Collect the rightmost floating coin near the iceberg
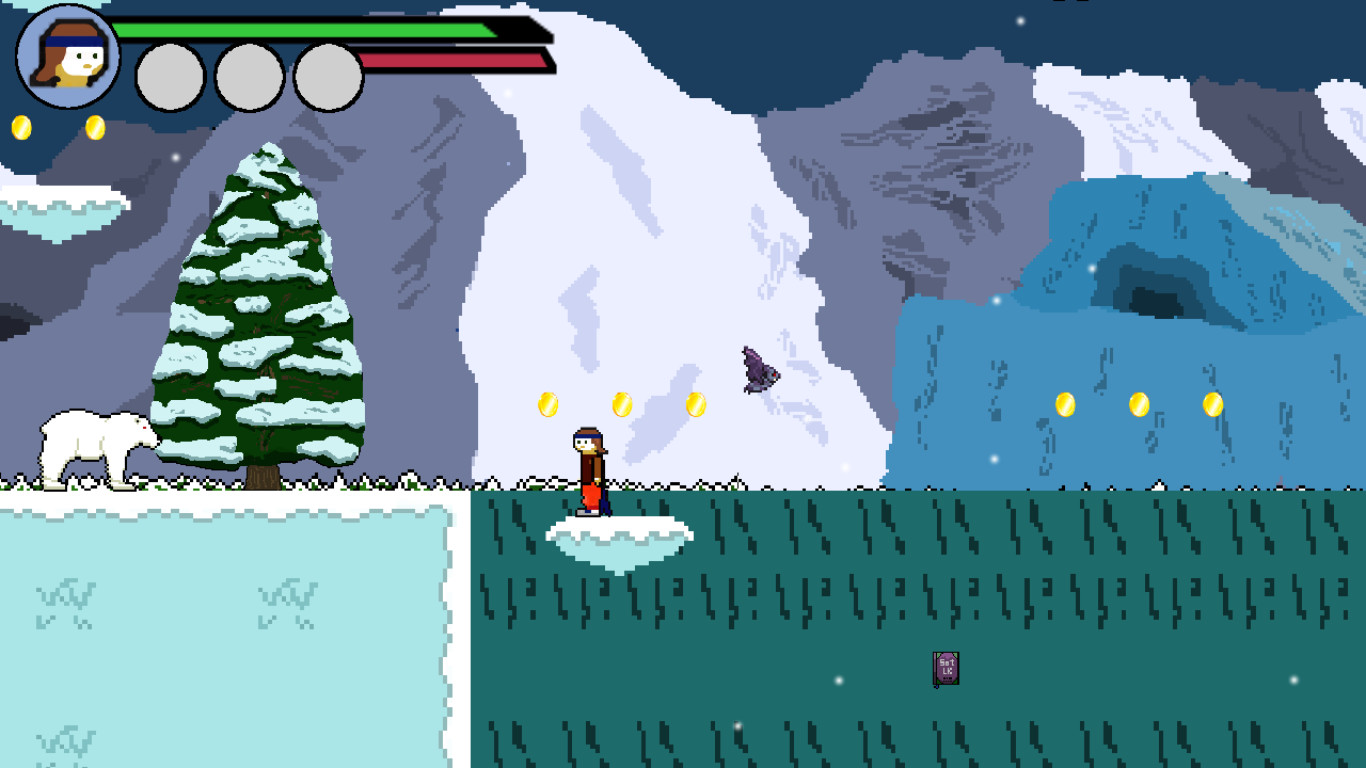Image resolution: width=1366 pixels, height=768 pixels. [1212, 405]
